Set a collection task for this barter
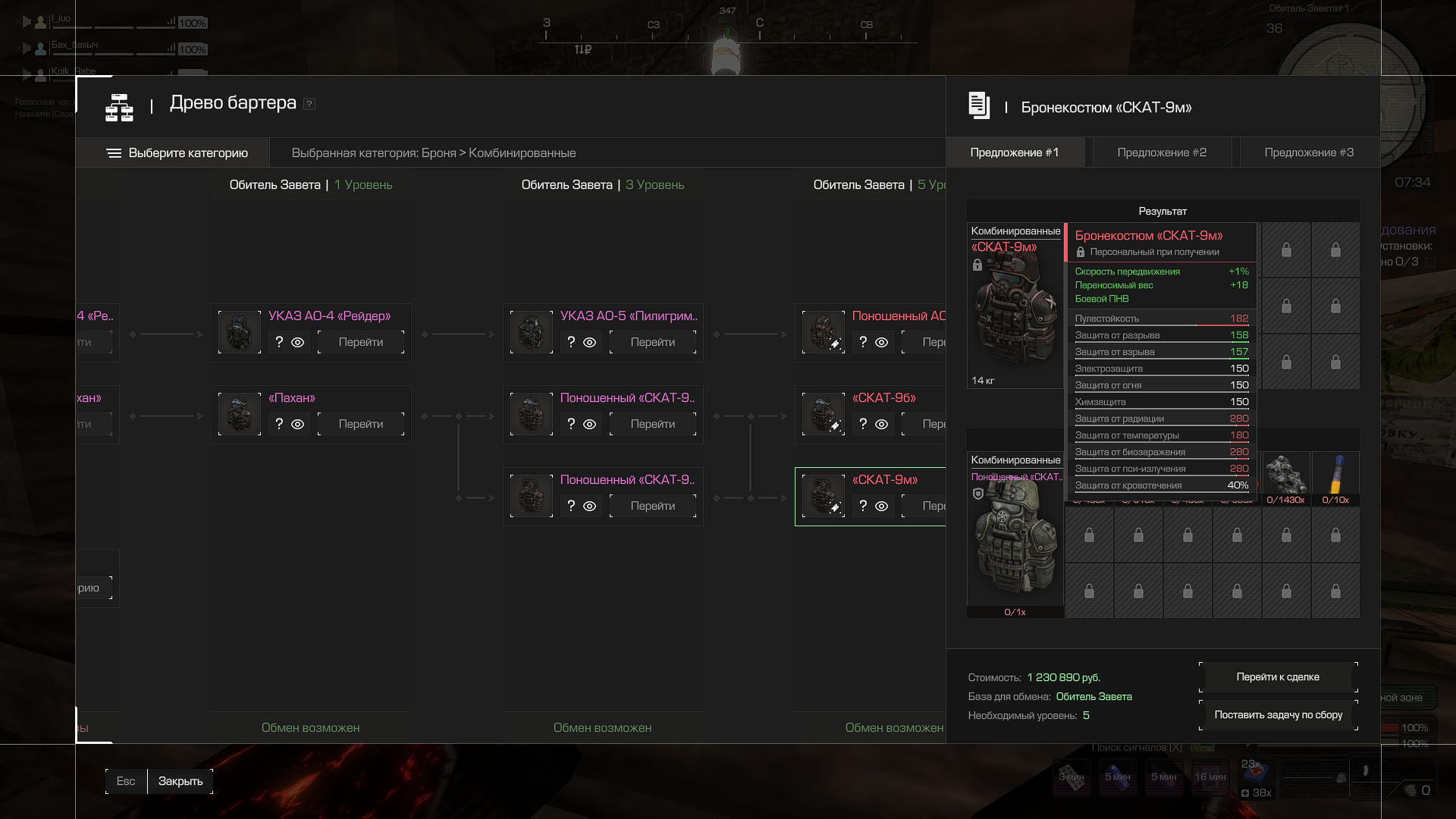The height and width of the screenshot is (819, 1456). [x=1278, y=715]
